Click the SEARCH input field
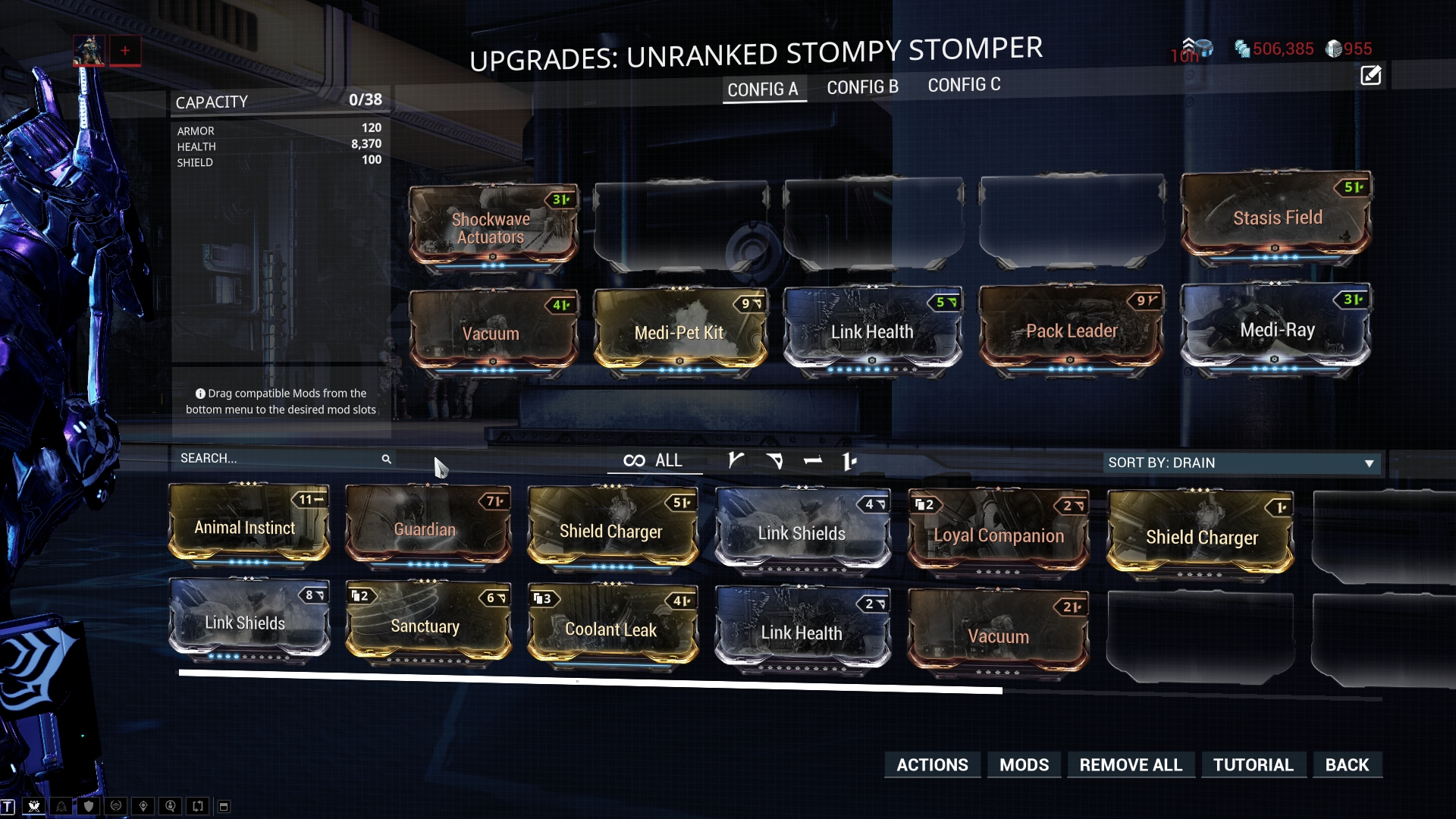Screen dimensions: 1456x819 coord(273,459)
